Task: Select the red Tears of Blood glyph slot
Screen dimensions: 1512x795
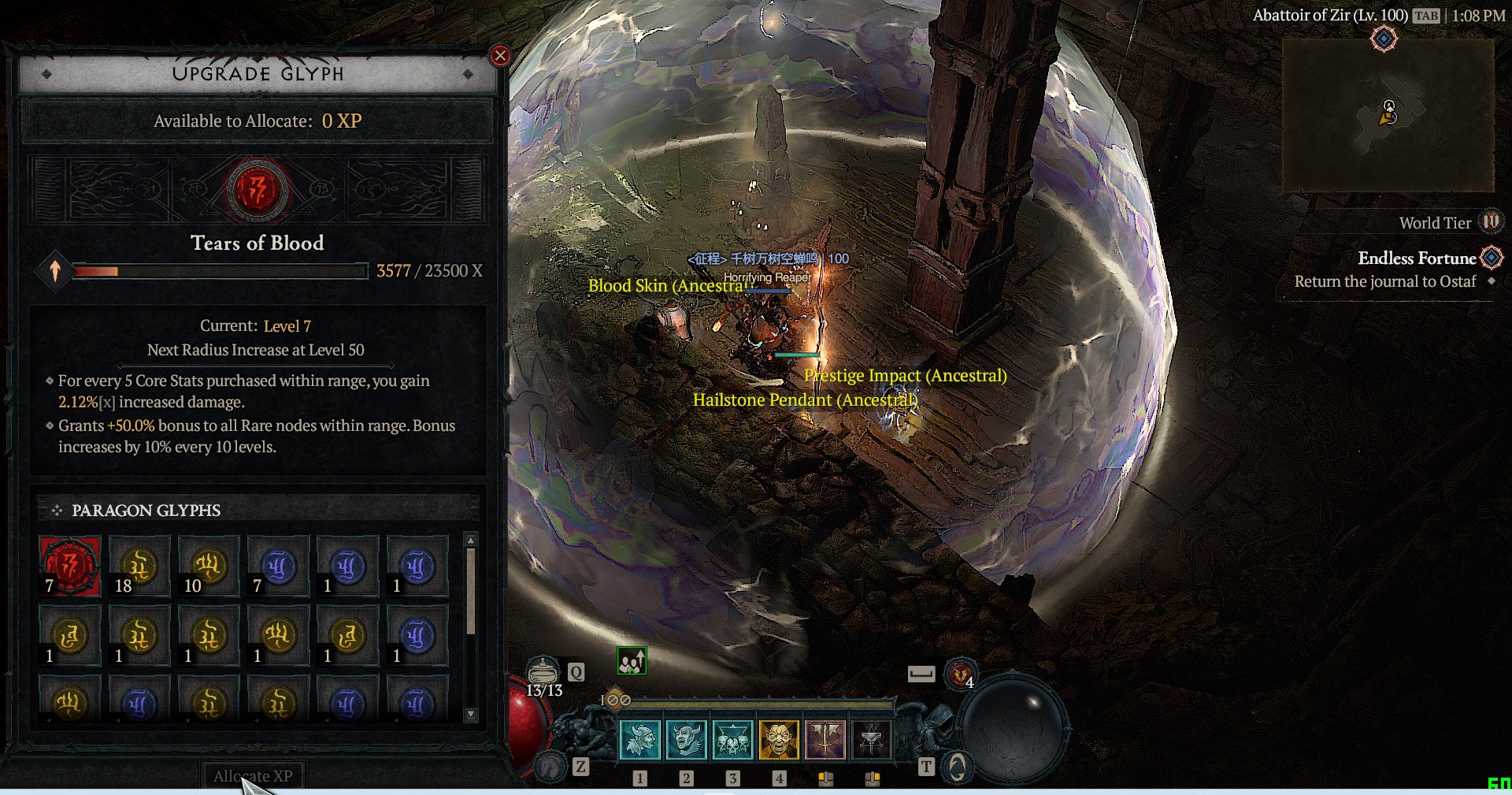Action: tap(70, 566)
